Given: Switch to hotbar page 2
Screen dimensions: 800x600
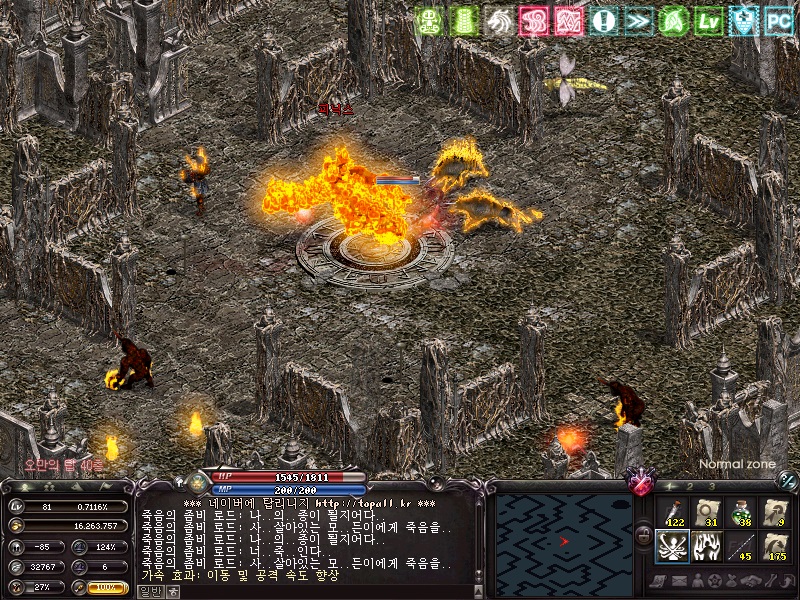Looking at the screenshot, I should coord(690,486).
